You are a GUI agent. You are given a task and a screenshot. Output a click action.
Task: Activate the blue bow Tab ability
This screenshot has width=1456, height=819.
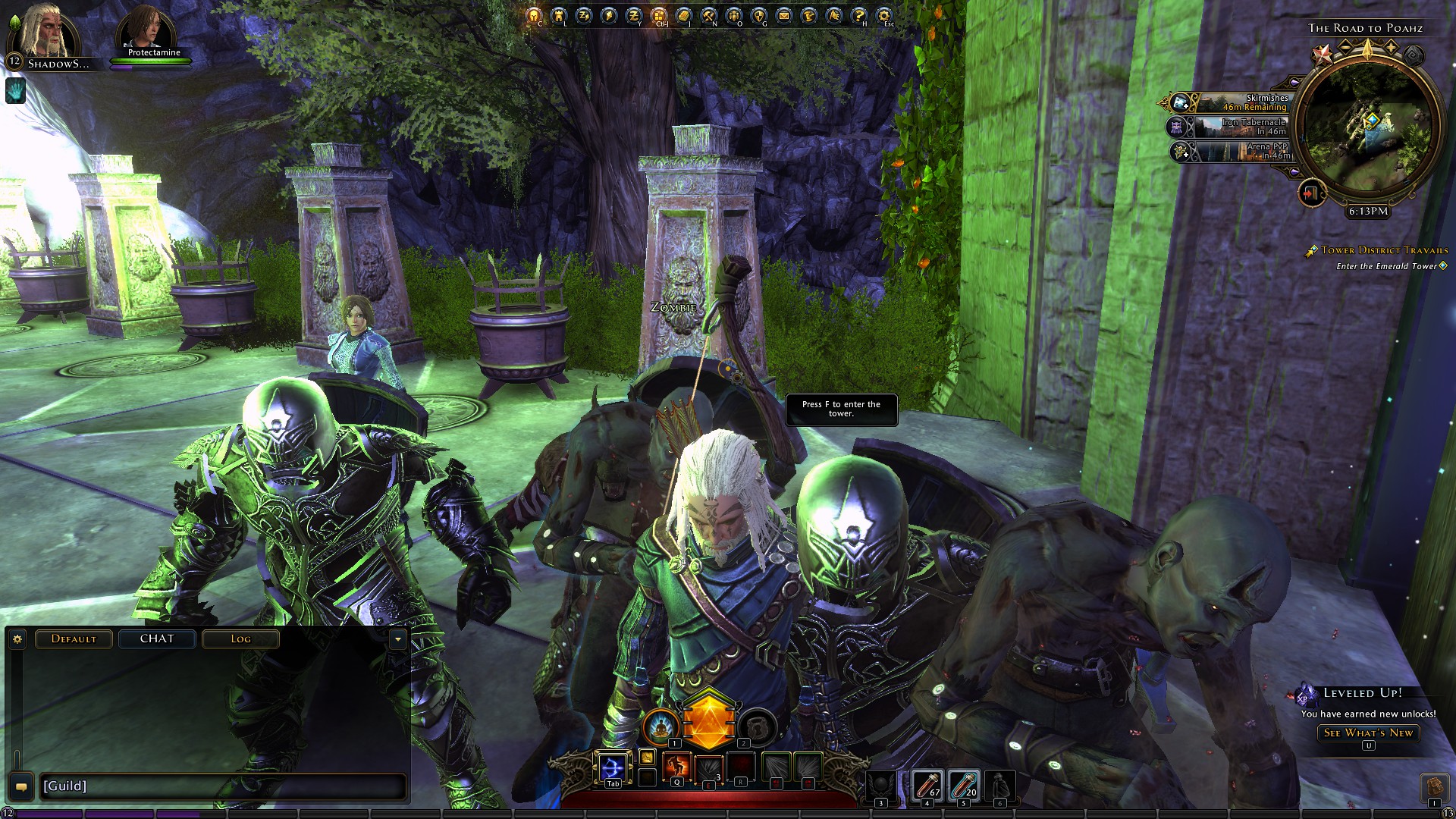click(613, 768)
